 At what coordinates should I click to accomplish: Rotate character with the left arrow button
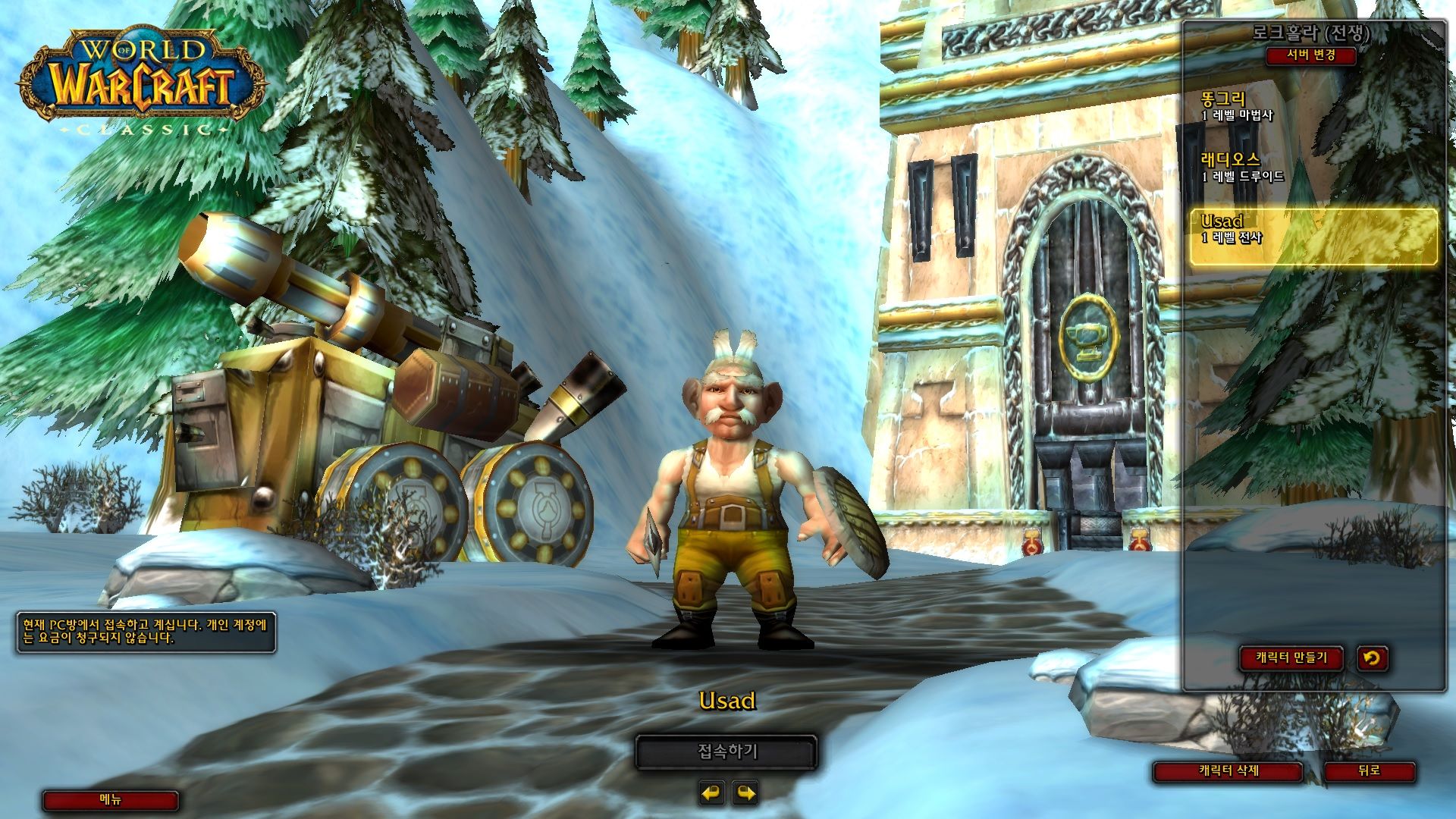(x=711, y=793)
